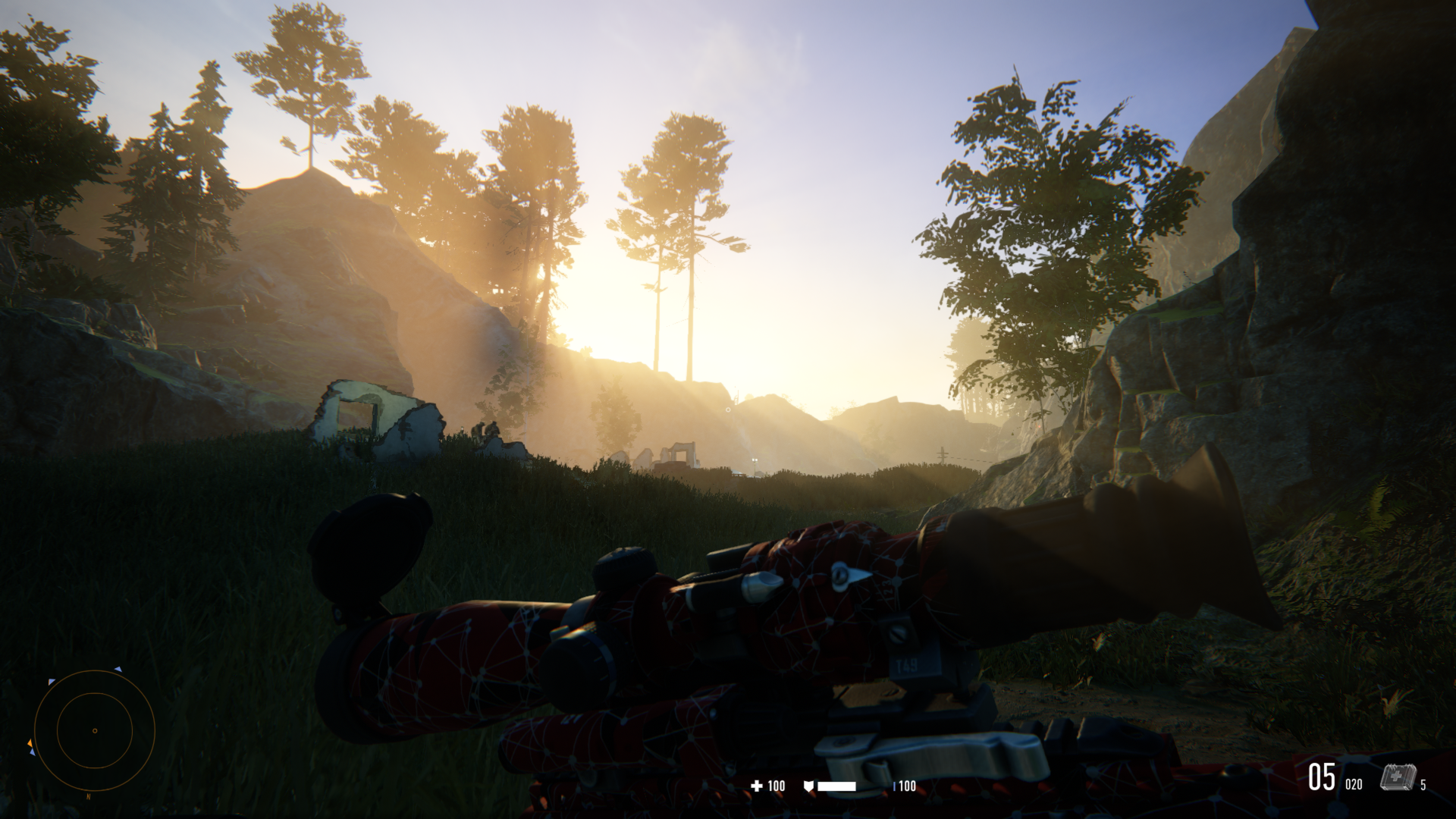Click the stamina indicator showing 100

(907, 786)
